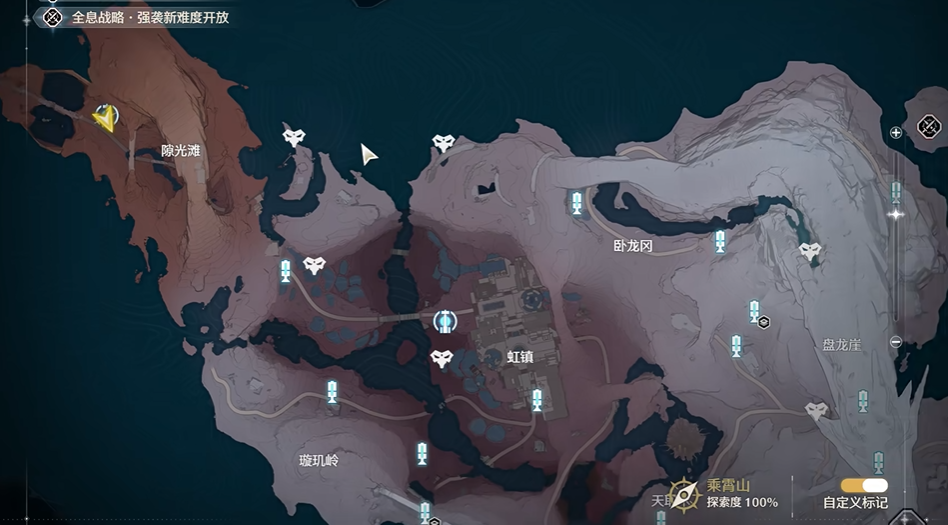Zoom in with the map plus button
Viewport: 948px width, 525px height.
(896, 132)
